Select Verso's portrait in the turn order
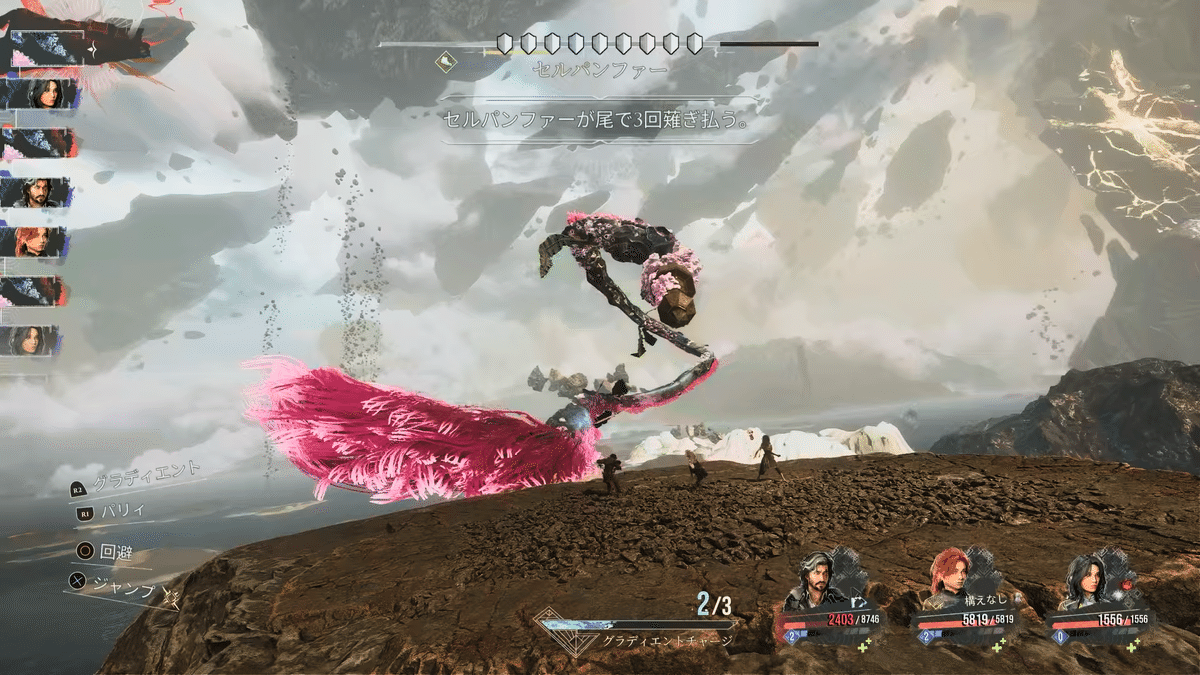This screenshot has width=1200, height=675. tap(38, 193)
